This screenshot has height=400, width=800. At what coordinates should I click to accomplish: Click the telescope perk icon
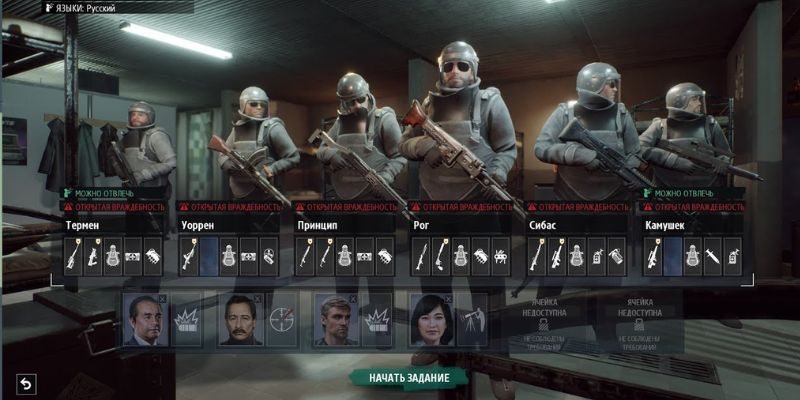471,320
